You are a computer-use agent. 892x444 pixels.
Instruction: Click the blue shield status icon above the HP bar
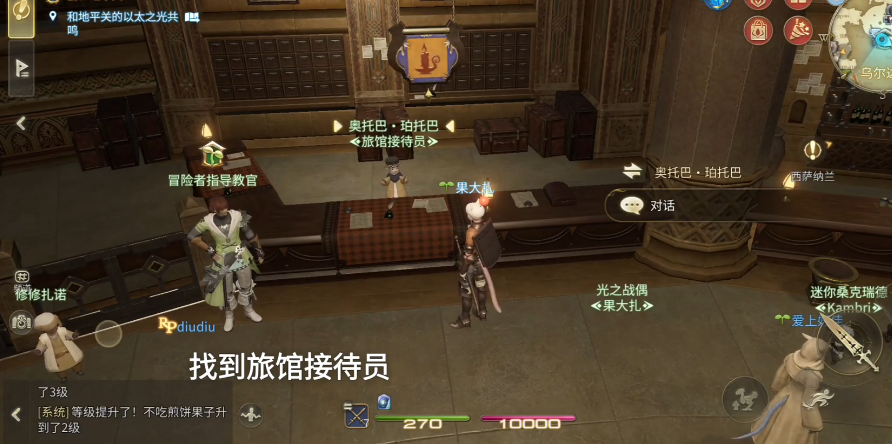point(384,402)
